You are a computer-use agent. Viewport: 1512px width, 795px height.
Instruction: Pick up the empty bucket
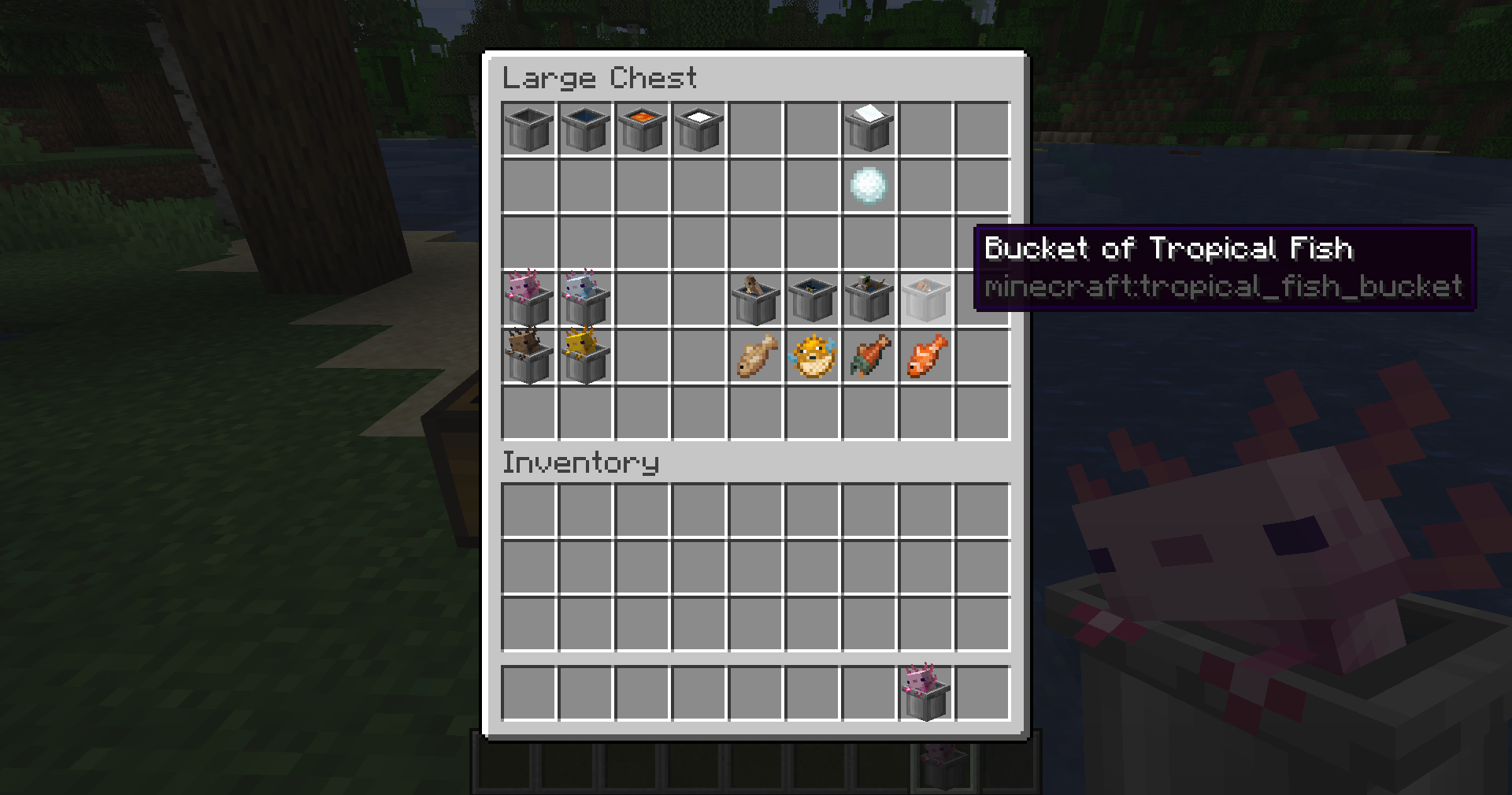coord(529,129)
